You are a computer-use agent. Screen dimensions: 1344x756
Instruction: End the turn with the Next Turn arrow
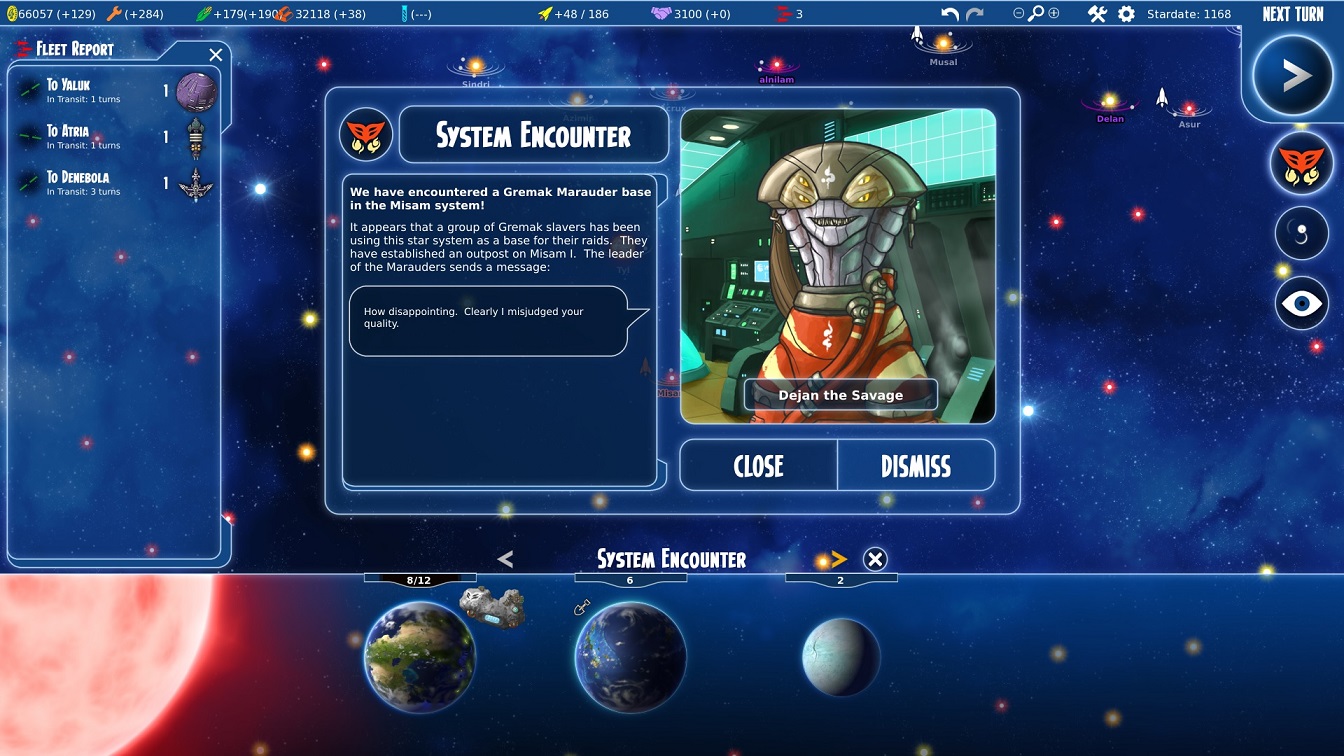click(x=1296, y=76)
